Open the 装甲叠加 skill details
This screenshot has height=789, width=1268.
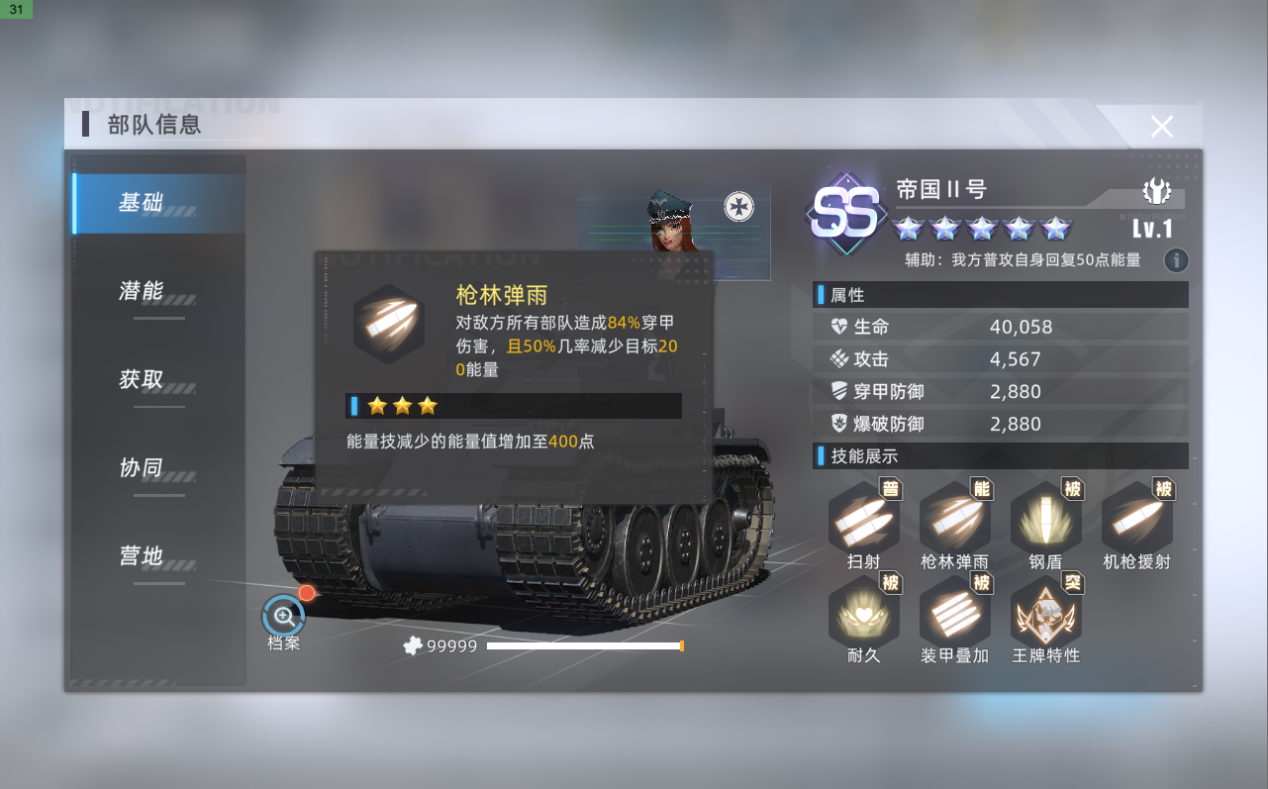click(954, 611)
